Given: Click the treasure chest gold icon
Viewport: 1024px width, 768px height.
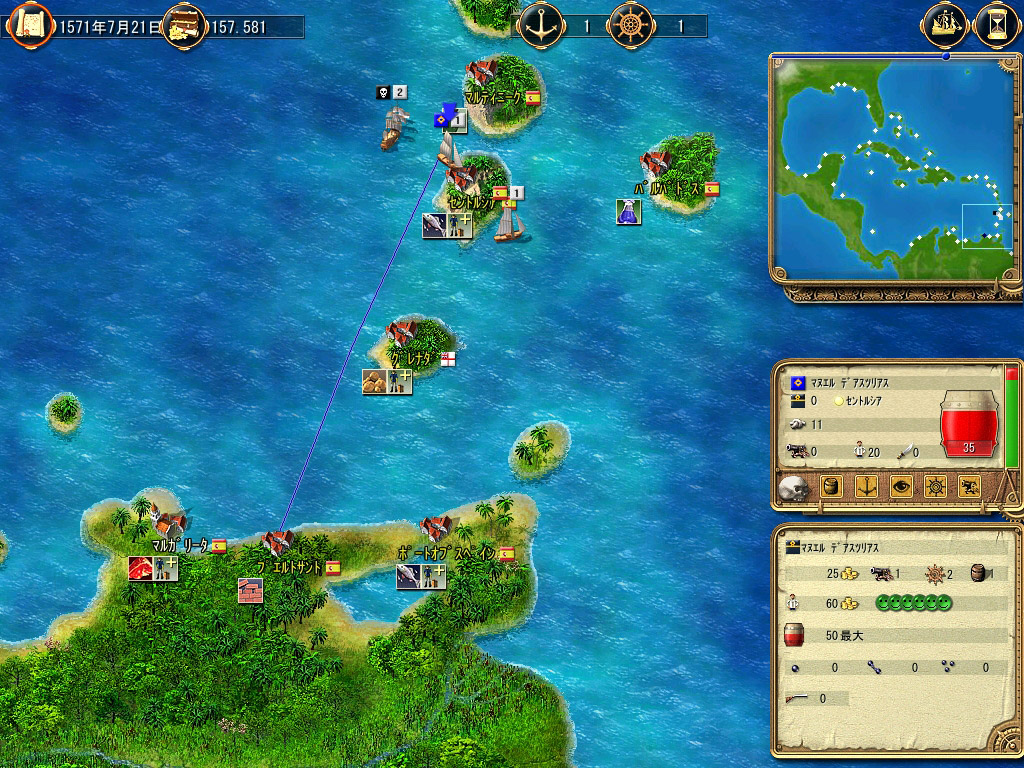Looking at the screenshot, I should click(x=183, y=24).
